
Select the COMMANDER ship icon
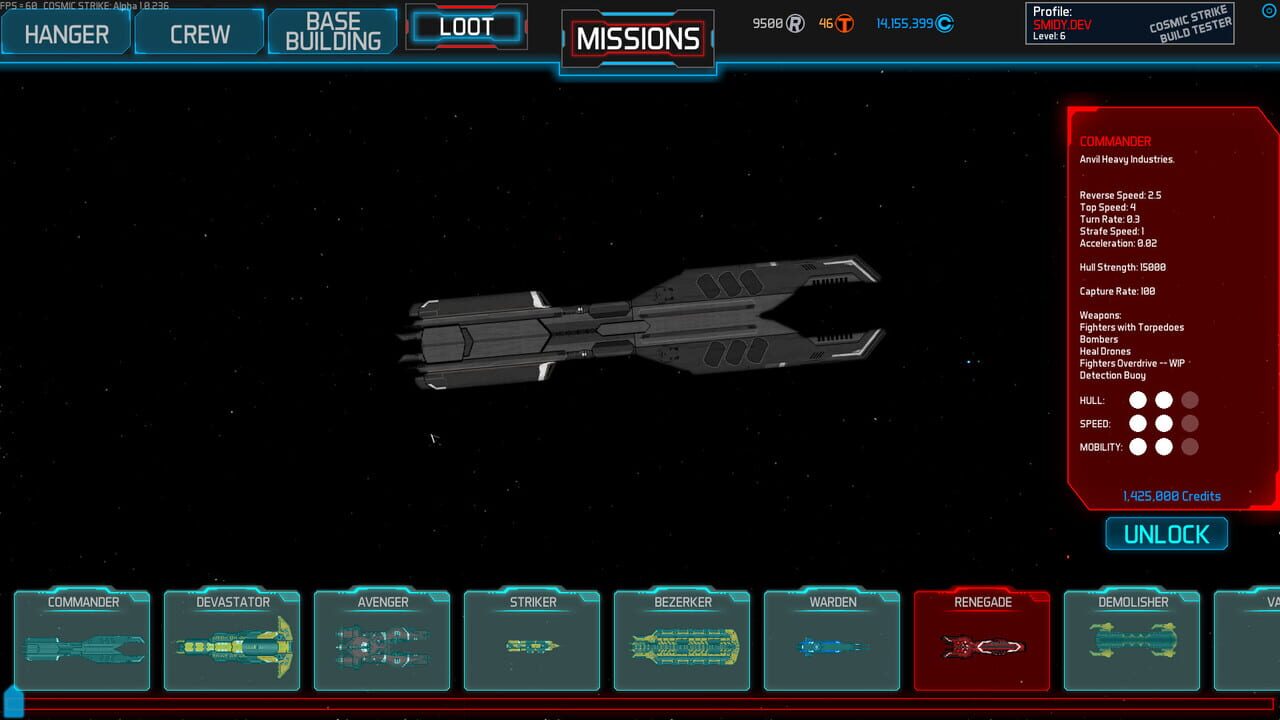coord(82,648)
